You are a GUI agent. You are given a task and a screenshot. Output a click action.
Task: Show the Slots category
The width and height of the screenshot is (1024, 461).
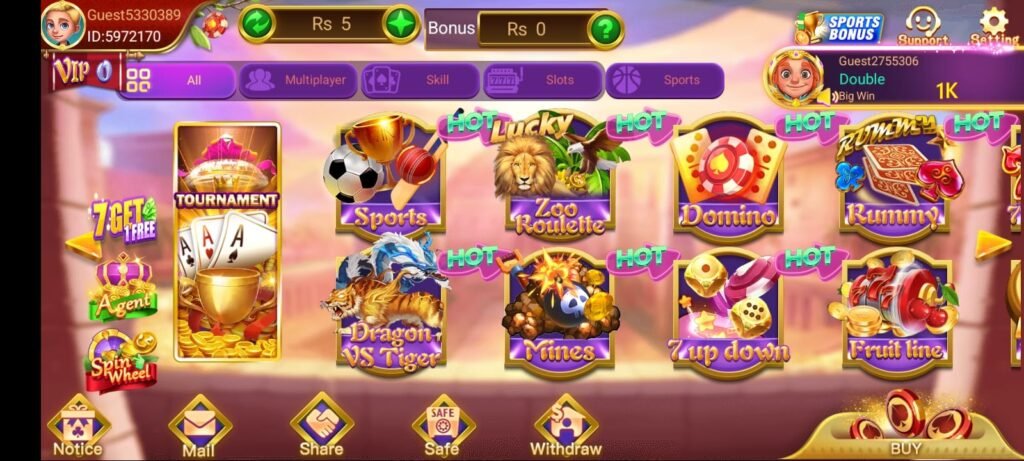[x=543, y=81]
